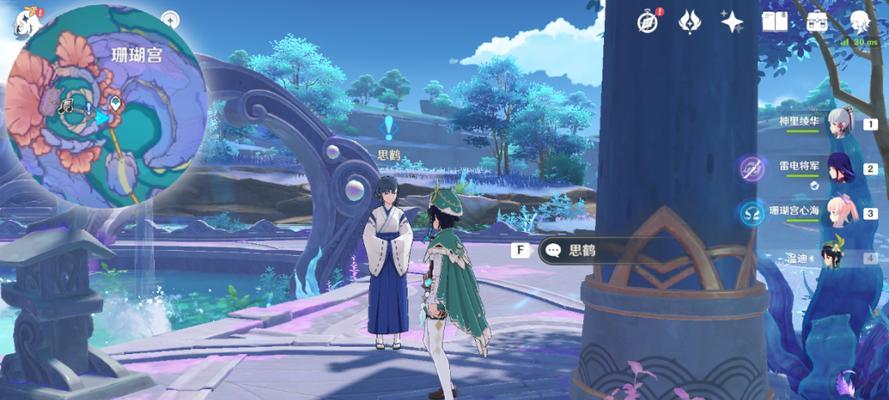Open the winged battle pass icon
The height and width of the screenshot is (400, 889).
pyautogui.click(x=691, y=22)
